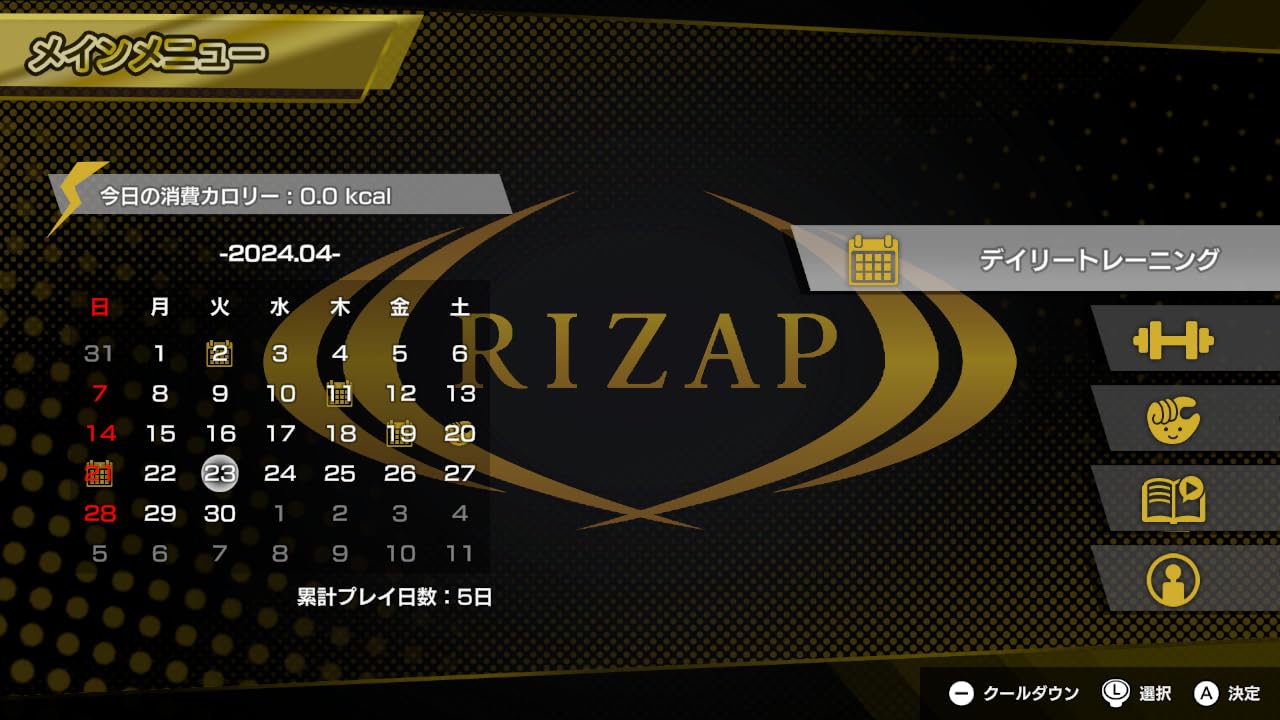Open the デイリートレーニング menu entry

click(x=1098, y=257)
